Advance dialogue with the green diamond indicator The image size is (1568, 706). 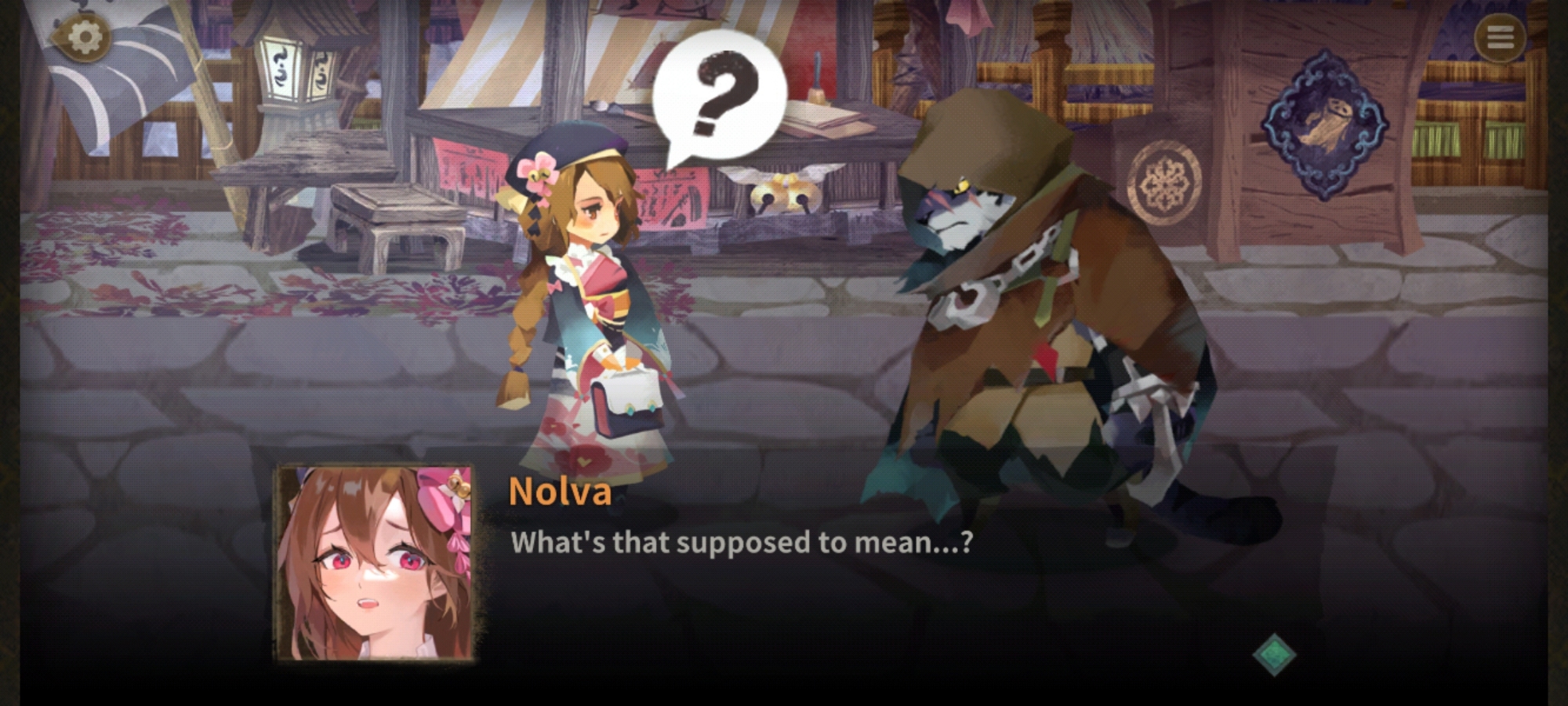click(1274, 654)
